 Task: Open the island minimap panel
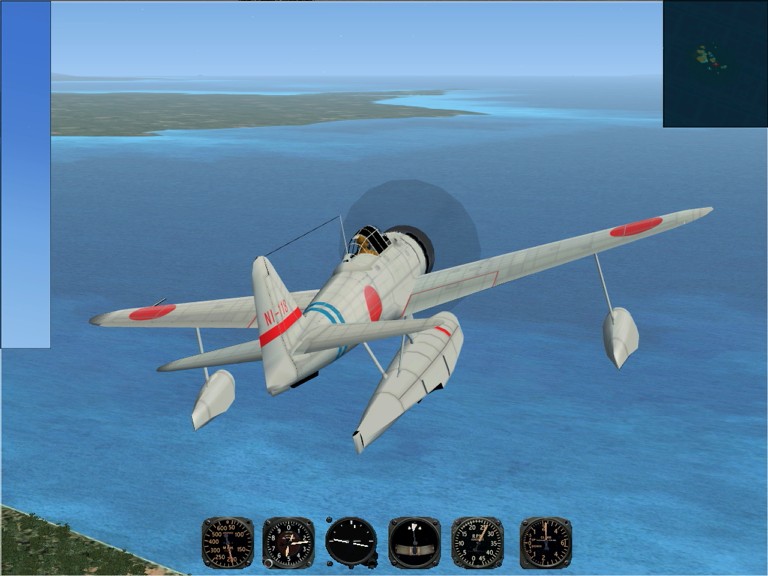[715, 63]
